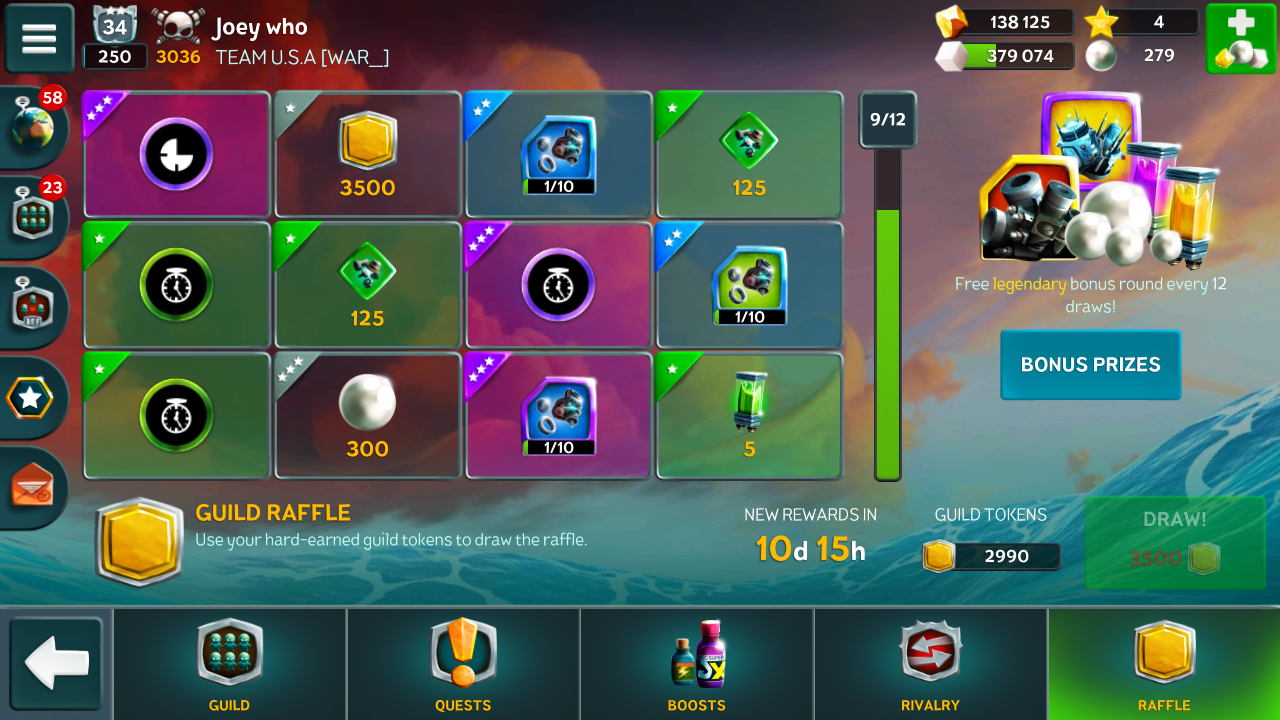Select the 300 pearls prize tile
The image size is (1280, 720).
tap(367, 415)
